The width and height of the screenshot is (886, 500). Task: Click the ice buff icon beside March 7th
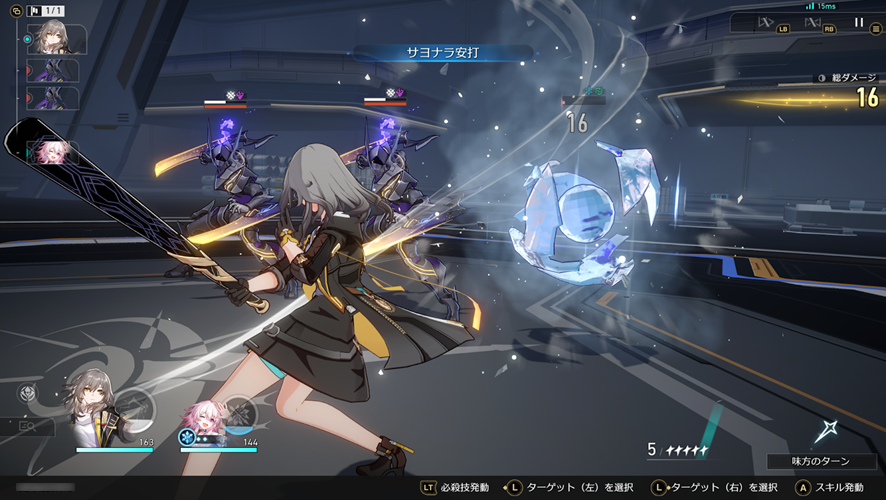tap(186, 437)
